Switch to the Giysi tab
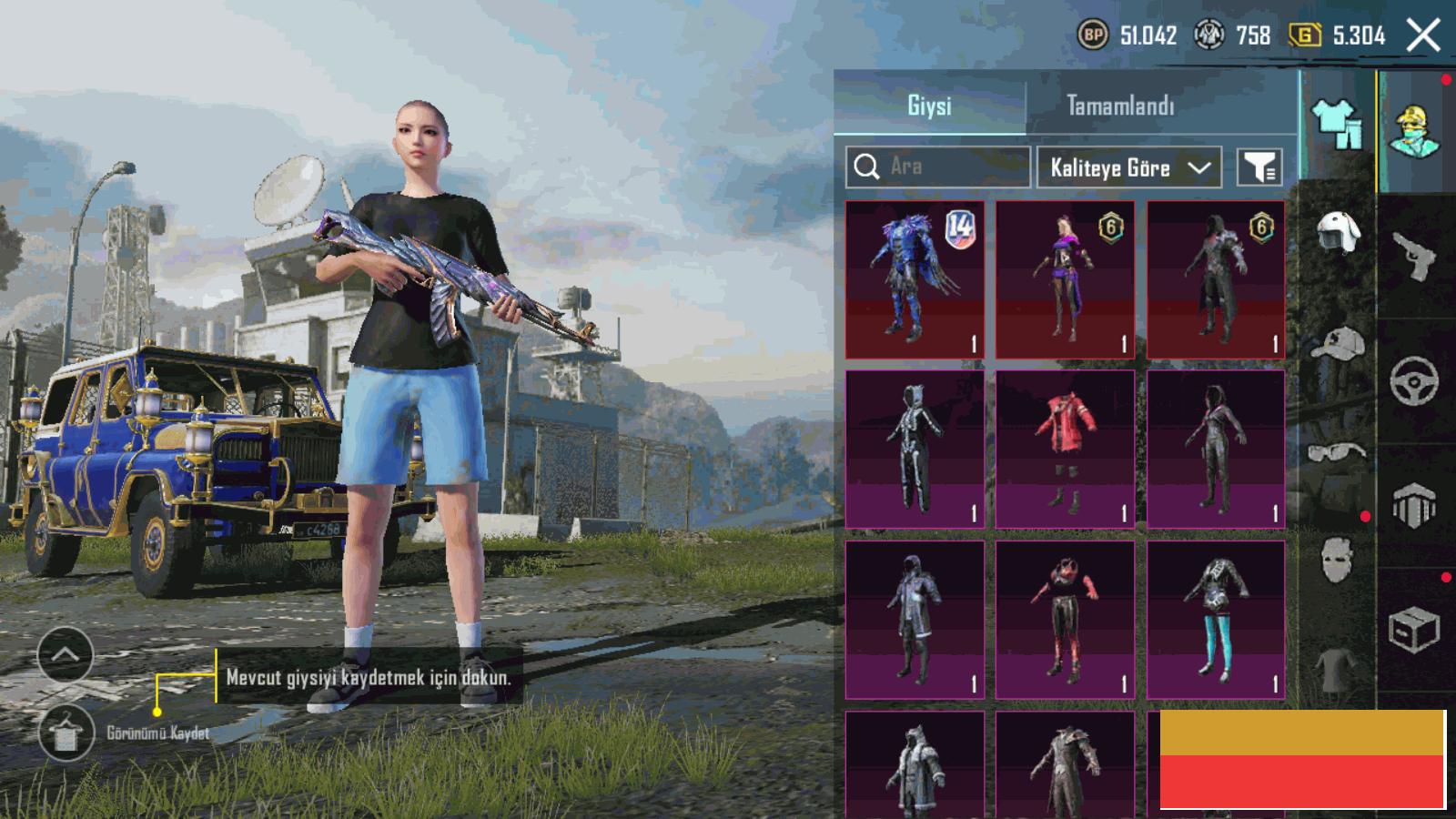 click(x=929, y=106)
